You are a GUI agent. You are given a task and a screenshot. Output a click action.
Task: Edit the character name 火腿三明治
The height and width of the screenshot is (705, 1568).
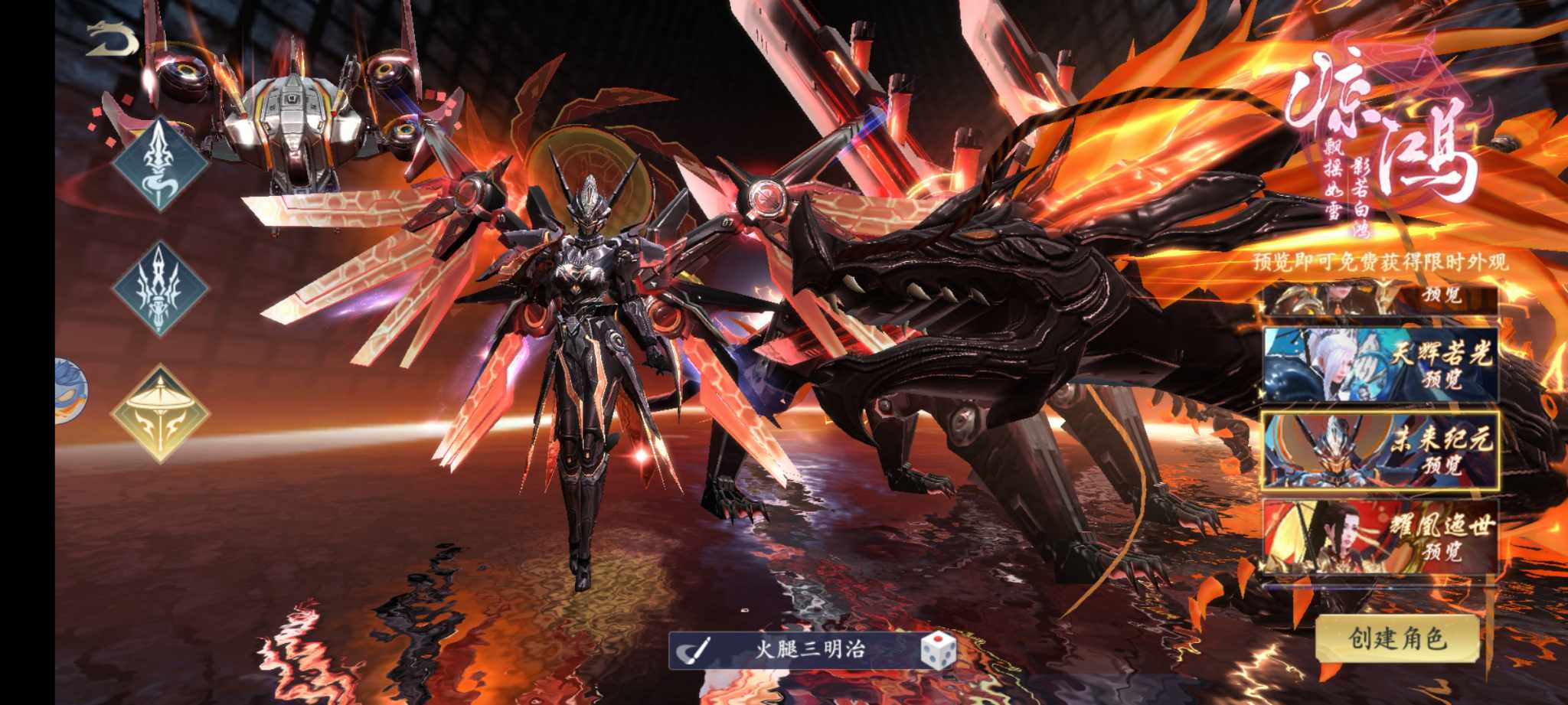coord(810,651)
